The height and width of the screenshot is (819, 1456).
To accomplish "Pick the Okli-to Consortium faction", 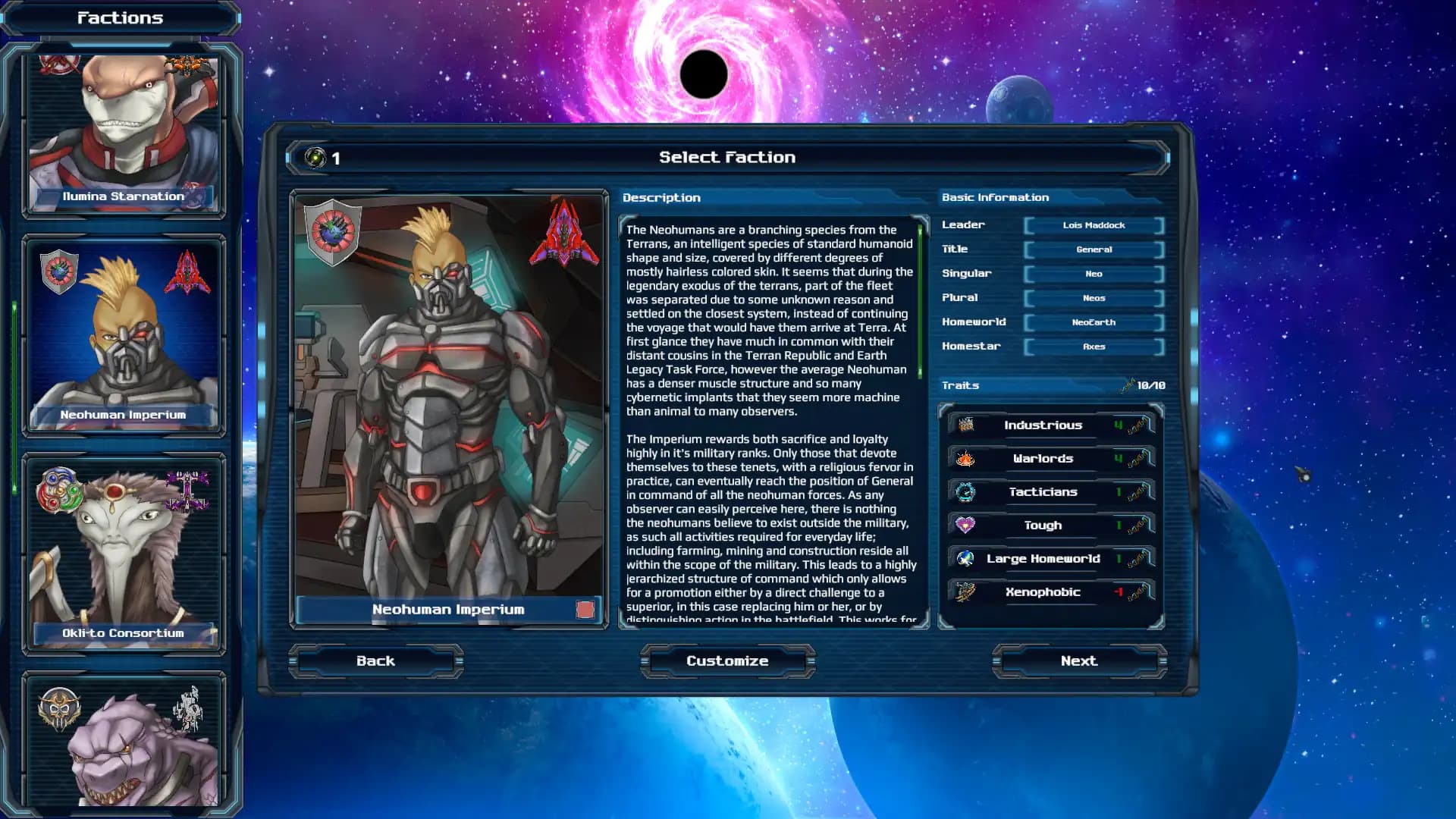I will coord(124,555).
